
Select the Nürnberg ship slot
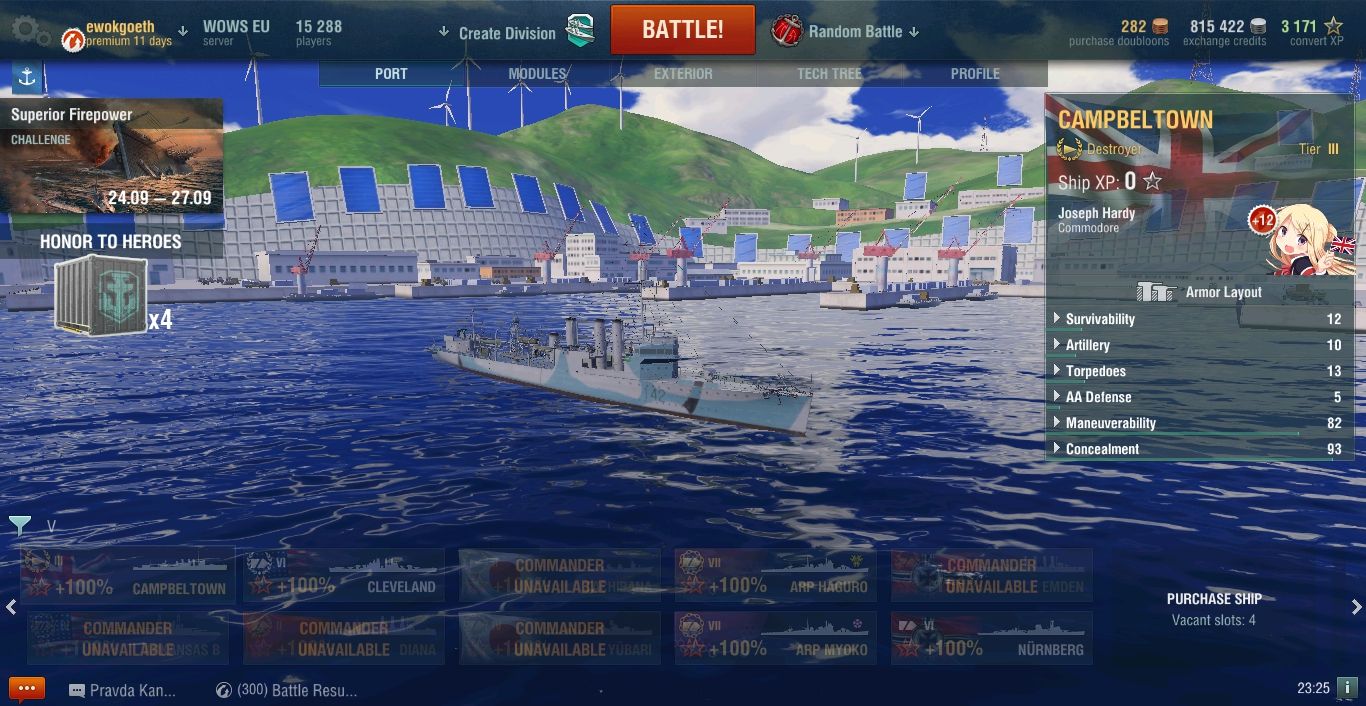[x=992, y=639]
